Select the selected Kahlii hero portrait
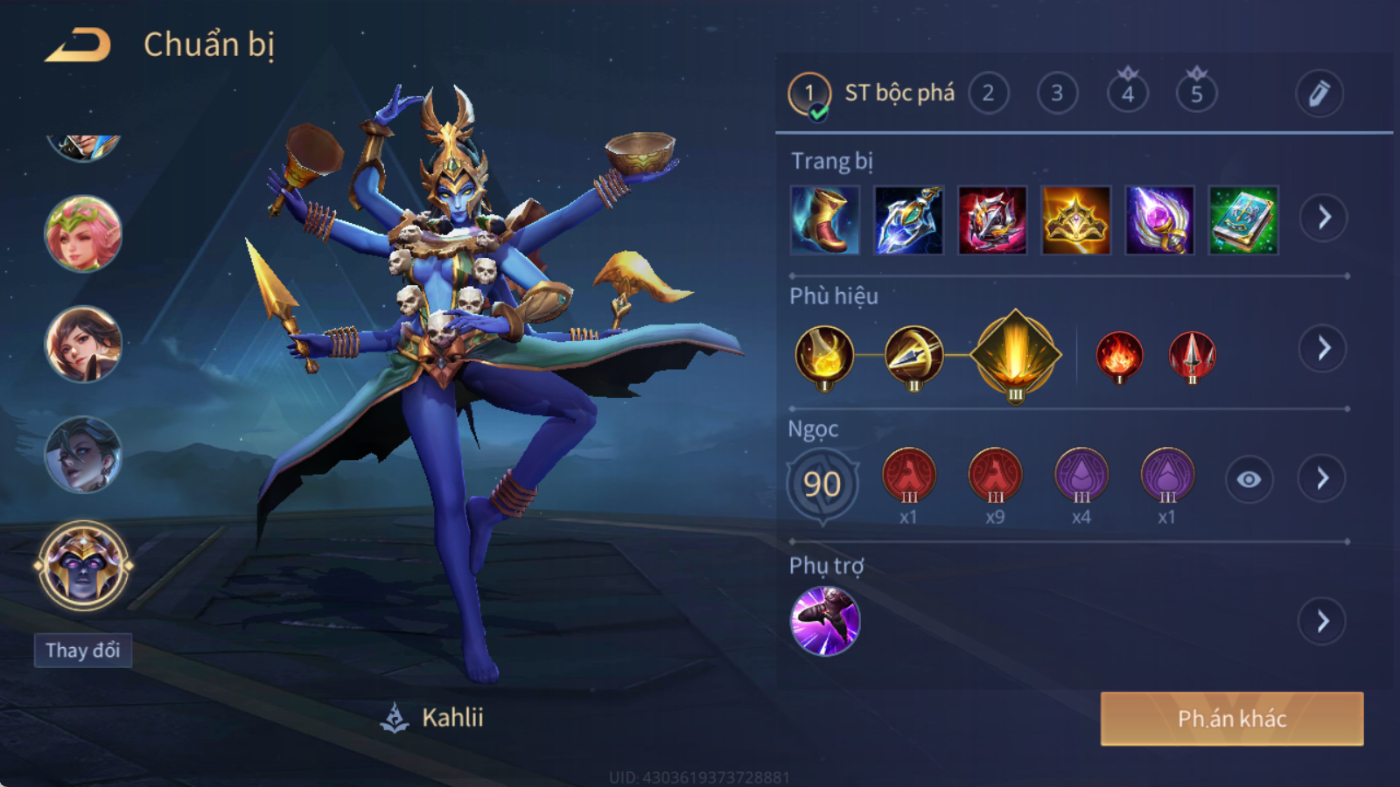Viewport: 1400px width, 787px height. (83, 565)
